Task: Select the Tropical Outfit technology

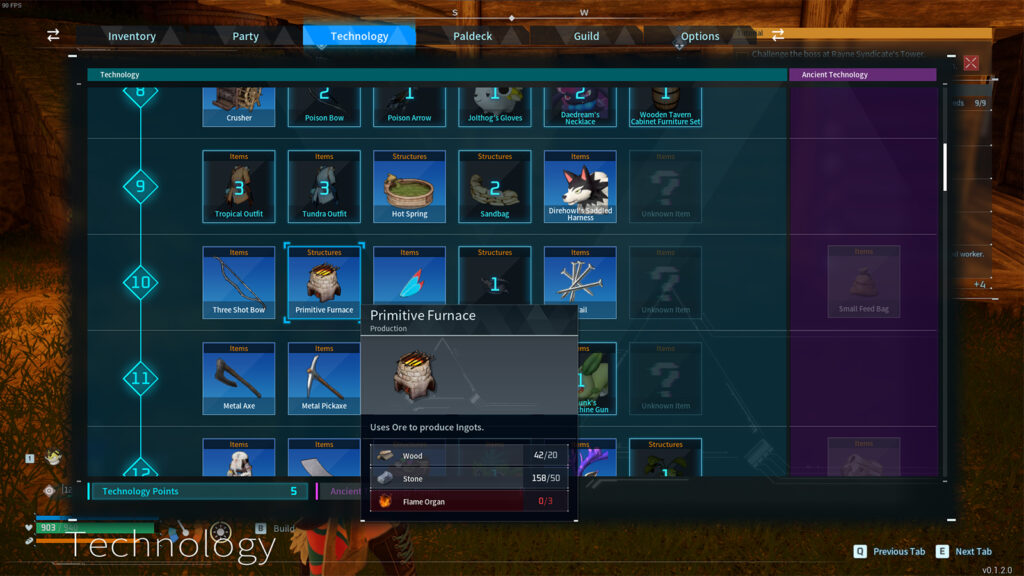Action: [239, 186]
